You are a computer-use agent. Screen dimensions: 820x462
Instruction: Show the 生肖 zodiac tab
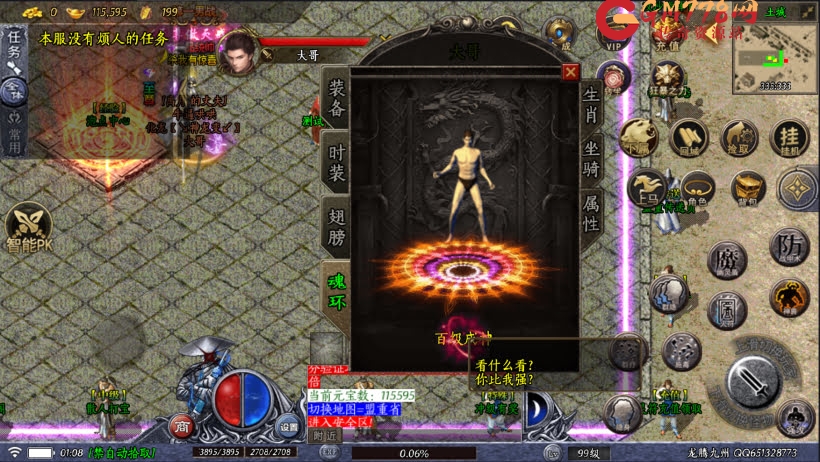coord(592,105)
